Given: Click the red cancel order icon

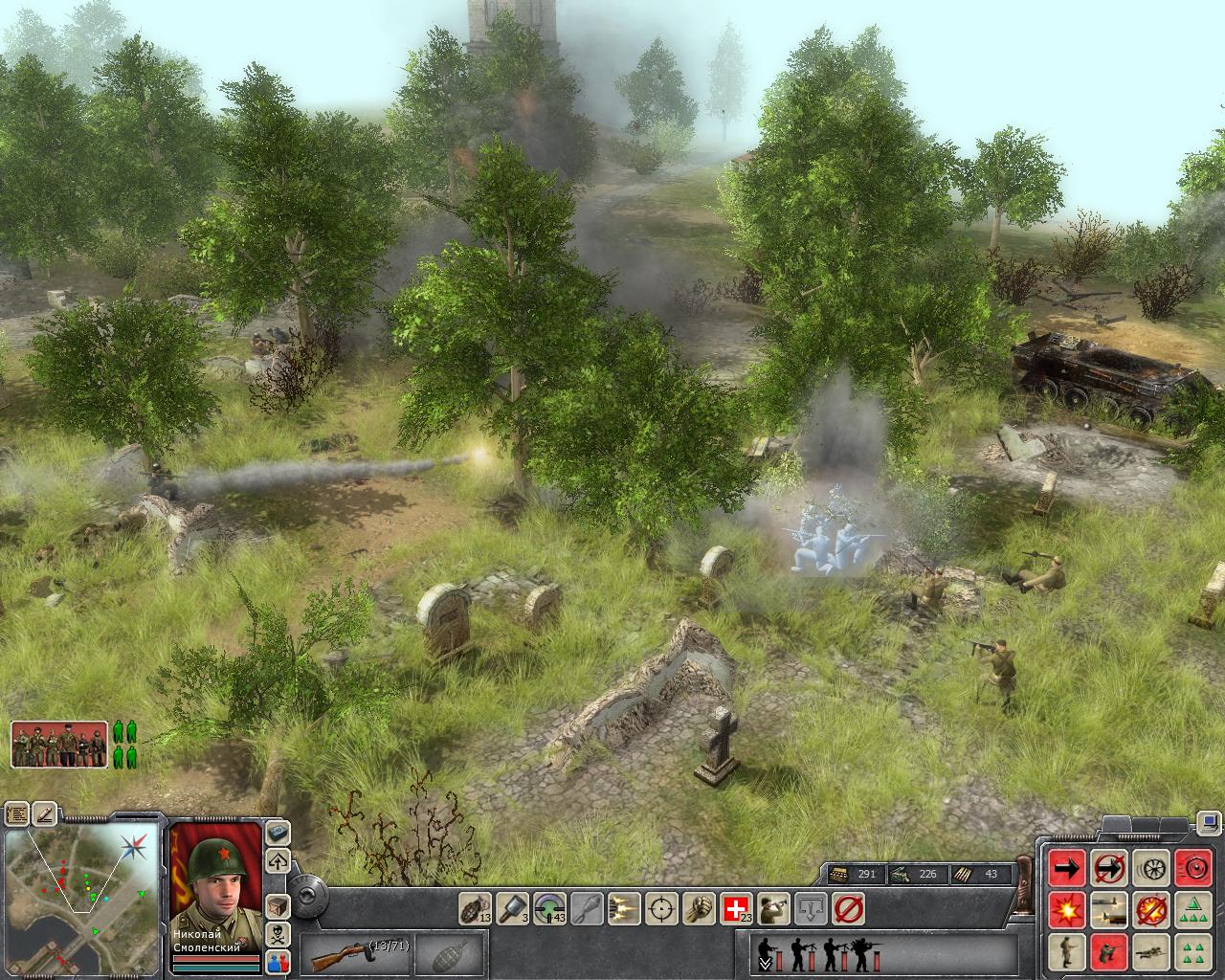Looking at the screenshot, I should pyautogui.click(x=848, y=908).
